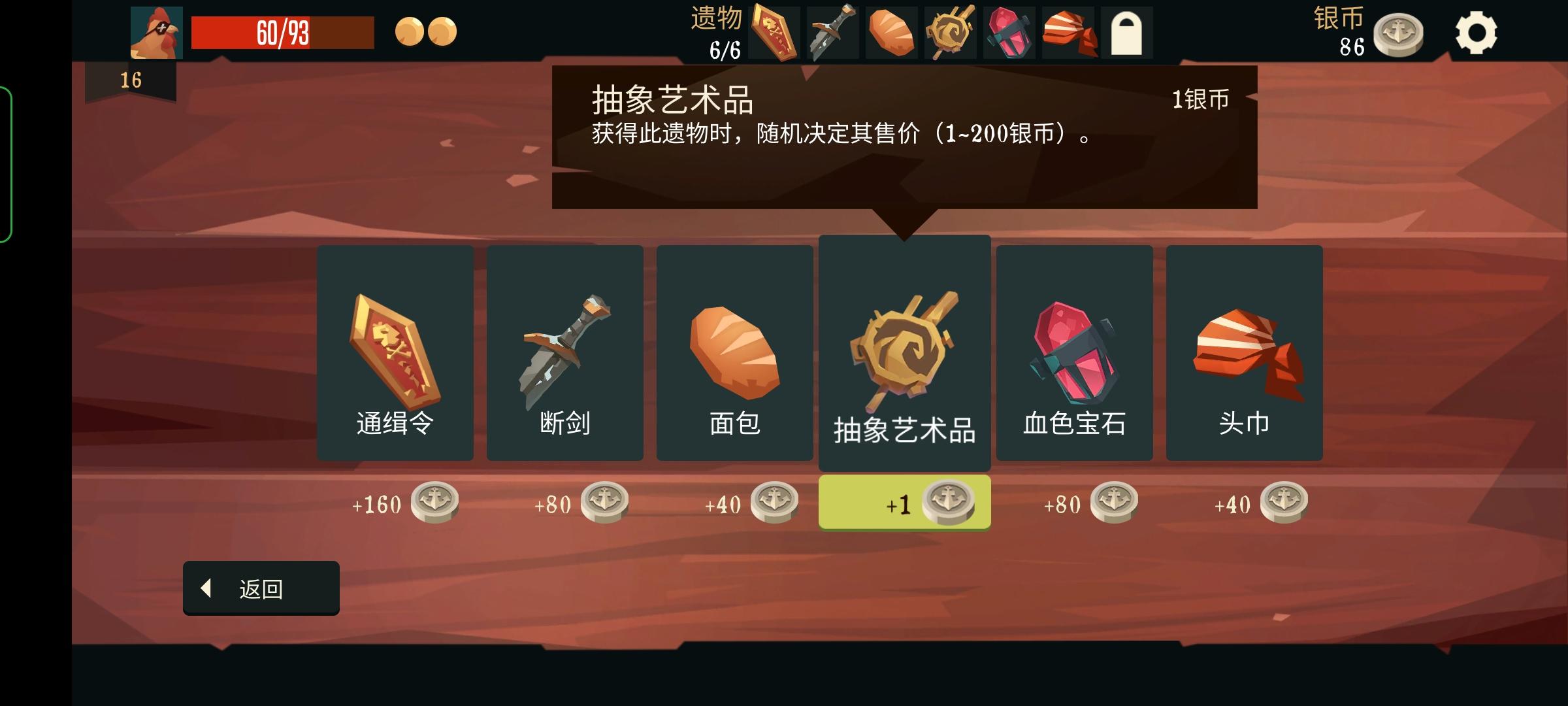Select the 断剑 dagger icon in the relic bar
The image size is (1568, 706).
click(832, 31)
